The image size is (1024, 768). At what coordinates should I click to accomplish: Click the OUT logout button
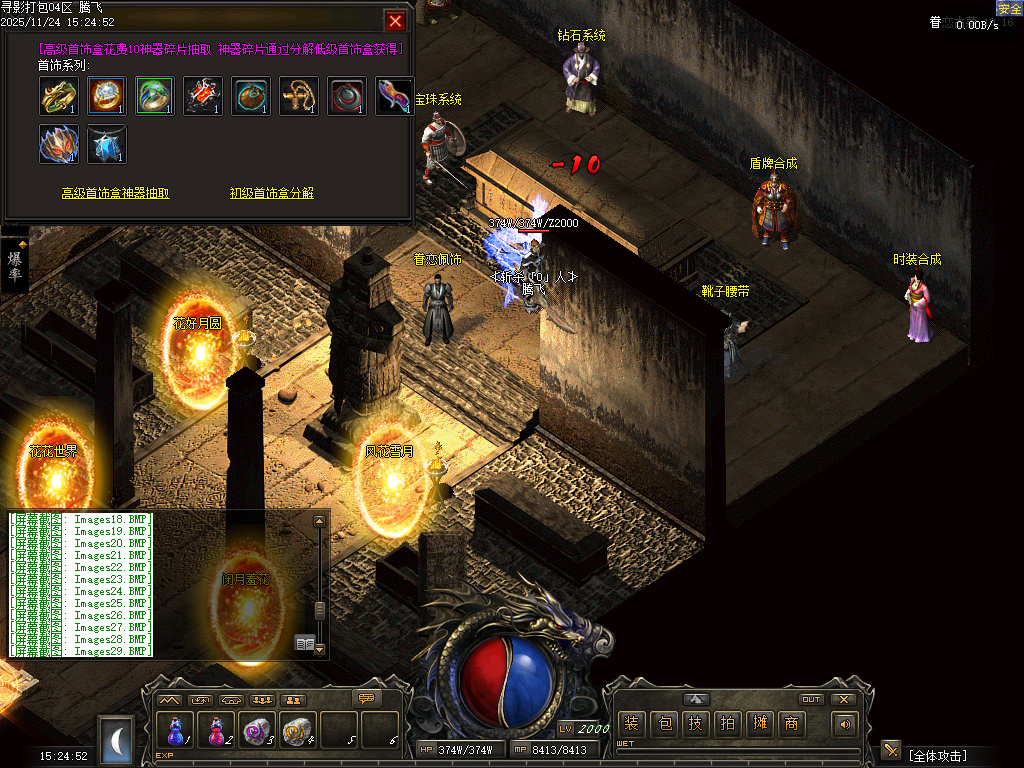click(811, 699)
